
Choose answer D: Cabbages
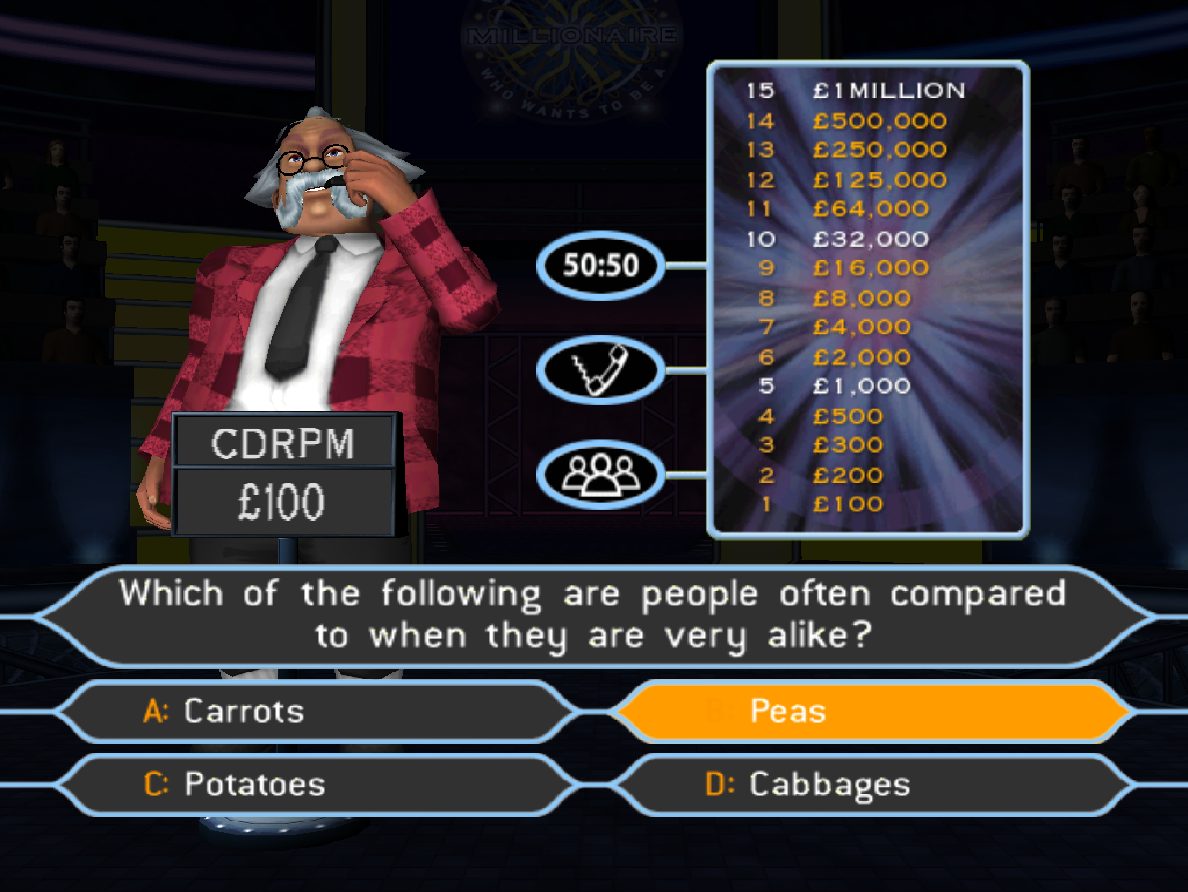873,784
